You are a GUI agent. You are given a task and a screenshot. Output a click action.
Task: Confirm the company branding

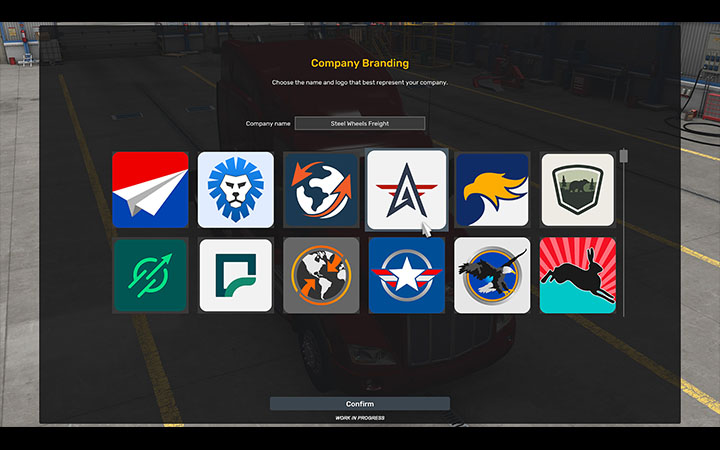pyautogui.click(x=360, y=404)
